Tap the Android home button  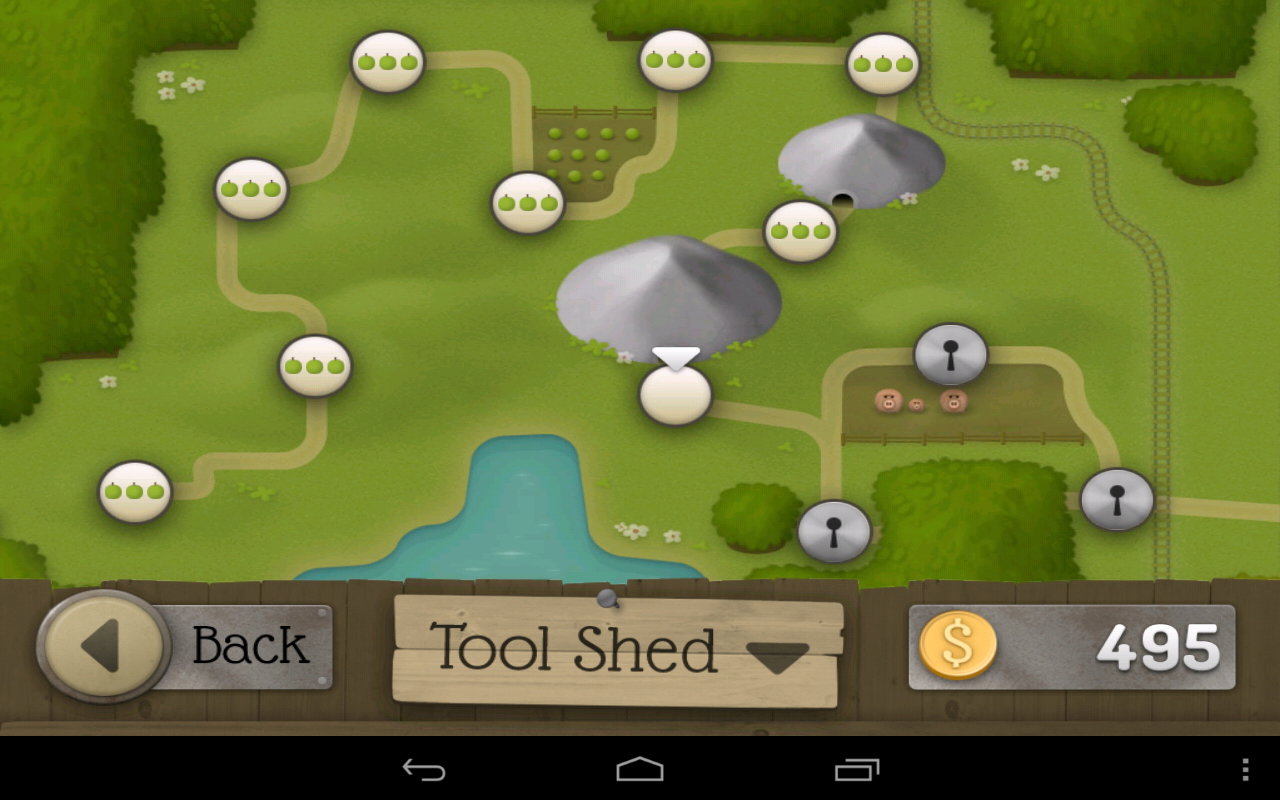pos(640,769)
